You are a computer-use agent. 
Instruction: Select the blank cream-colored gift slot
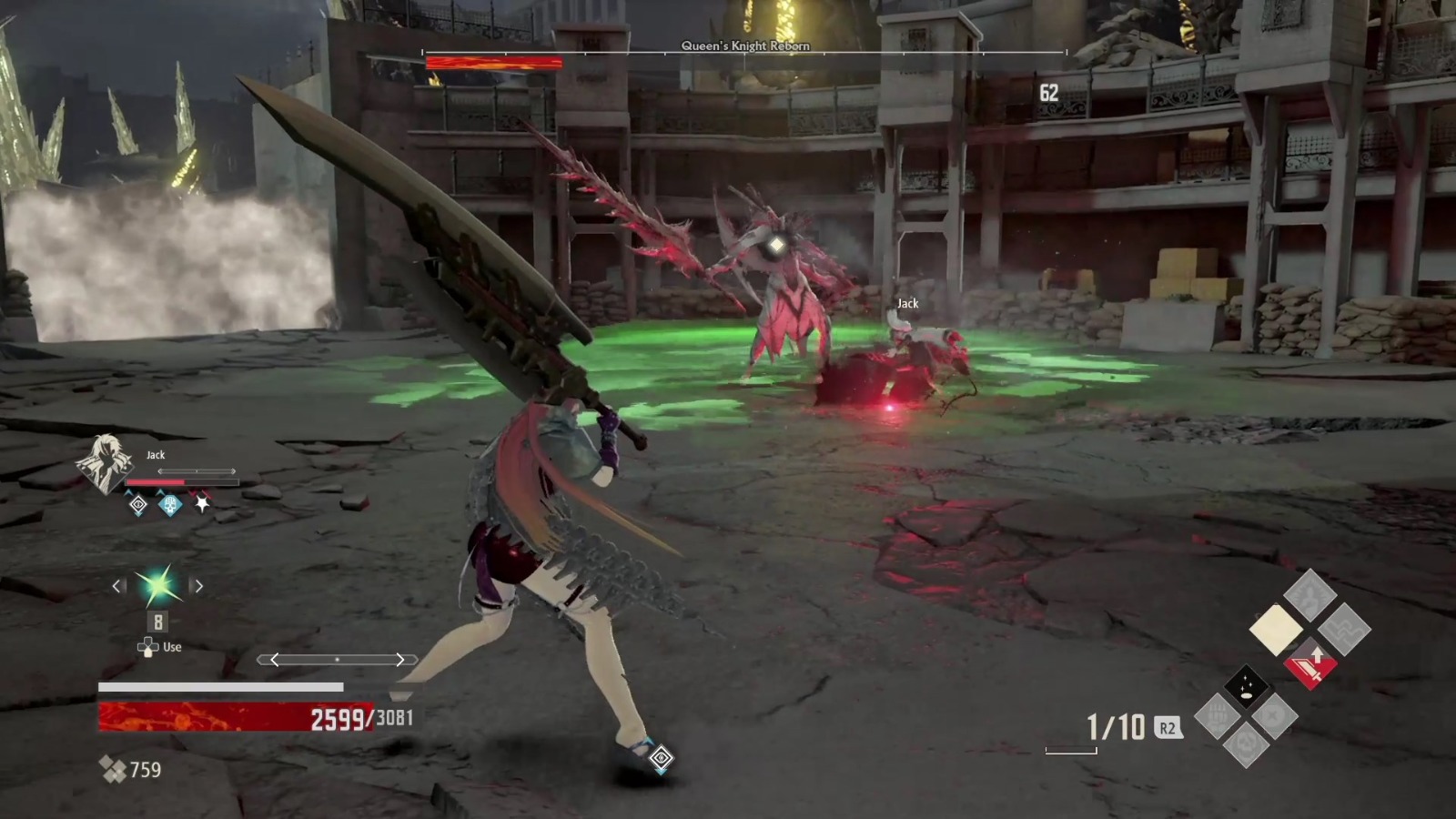tap(1278, 627)
